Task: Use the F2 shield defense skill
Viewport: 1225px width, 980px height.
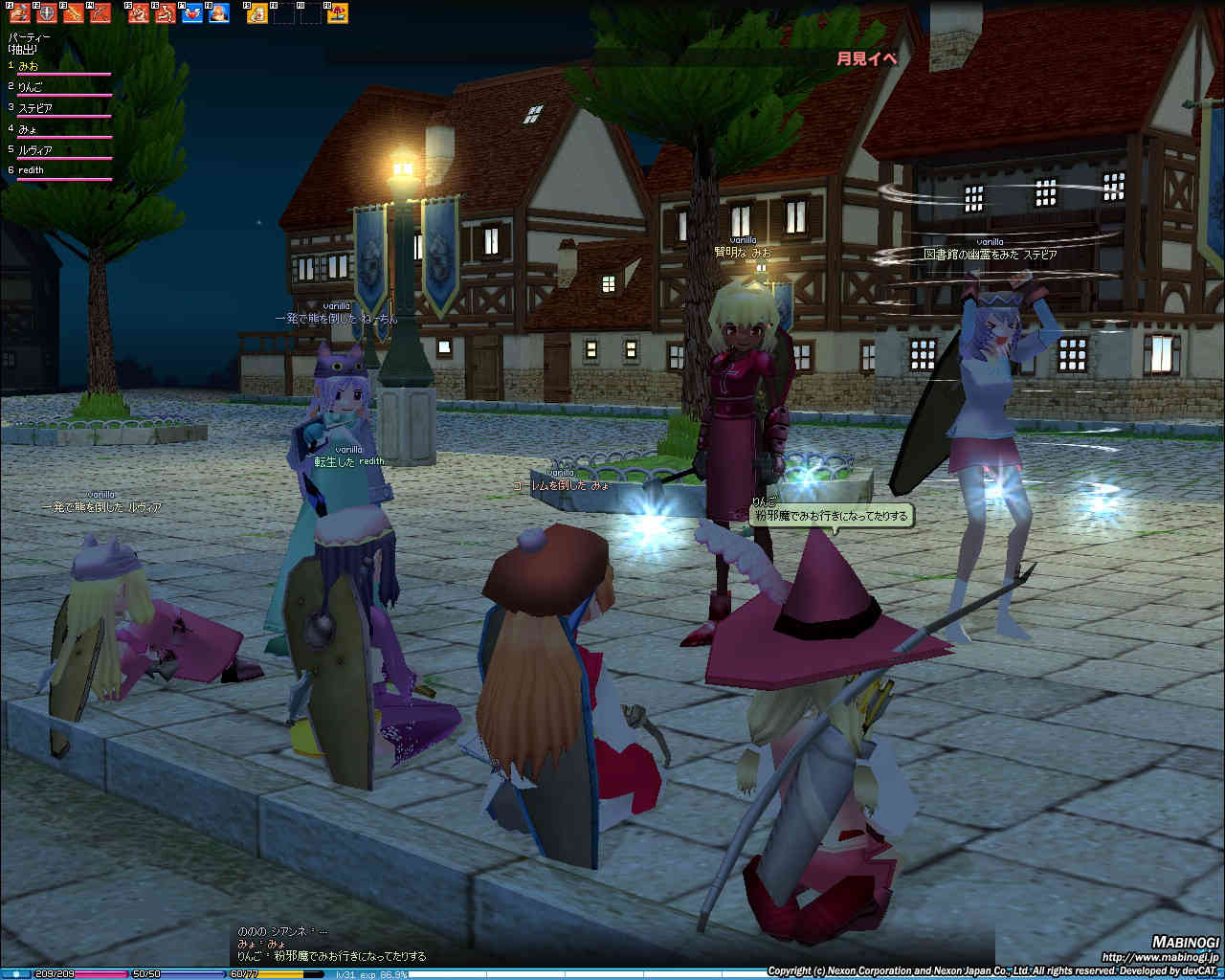Action: point(46,13)
